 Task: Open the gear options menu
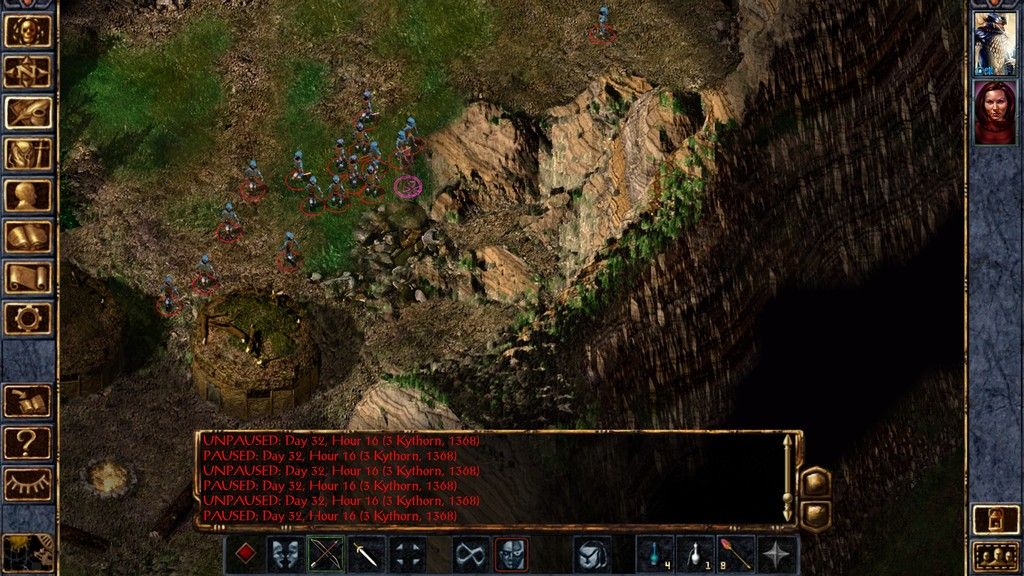28,318
